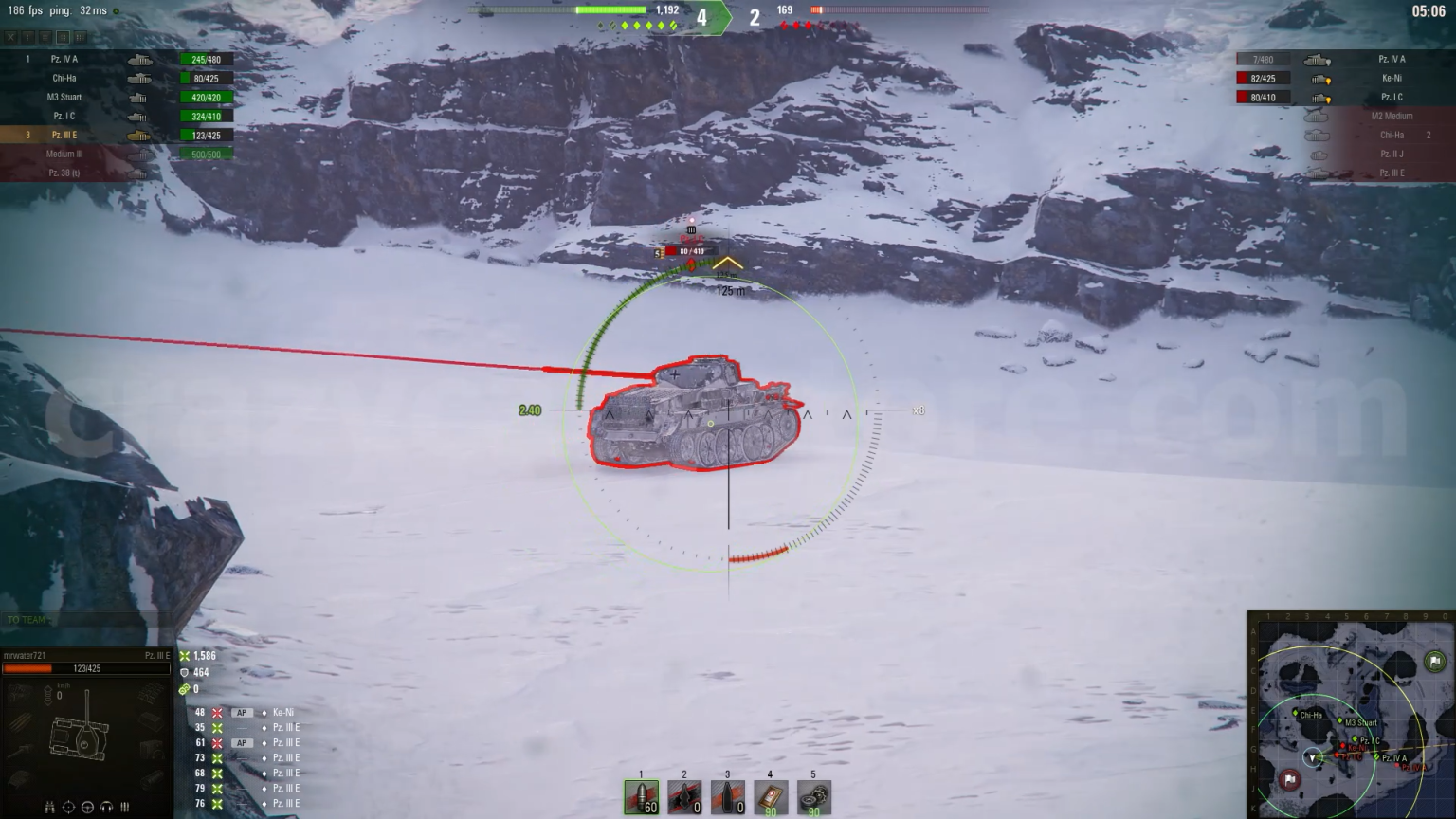Click the binoculars icon on the tank panel
Image resolution: width=1456 pixels, height=819 pixels.
pos(50,807)
